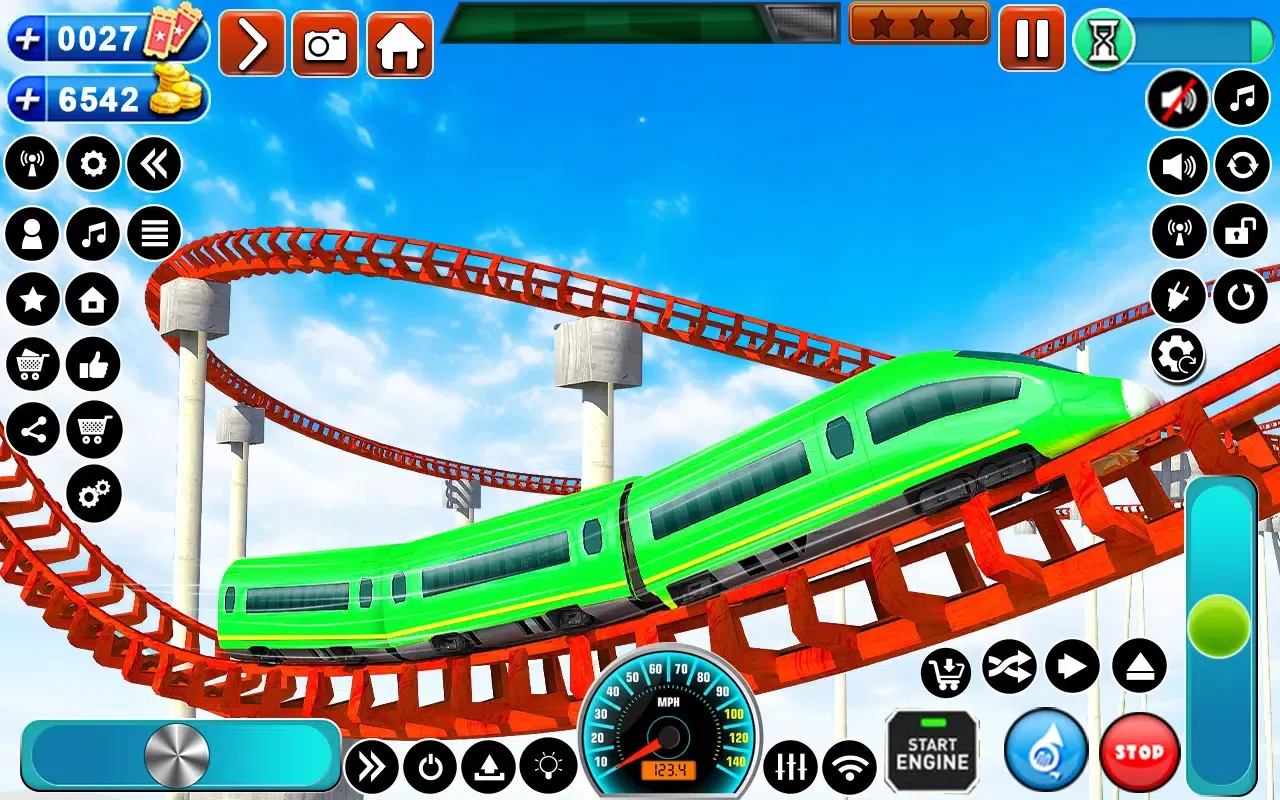Click the orange arrow next button

[x=252, y=45]
